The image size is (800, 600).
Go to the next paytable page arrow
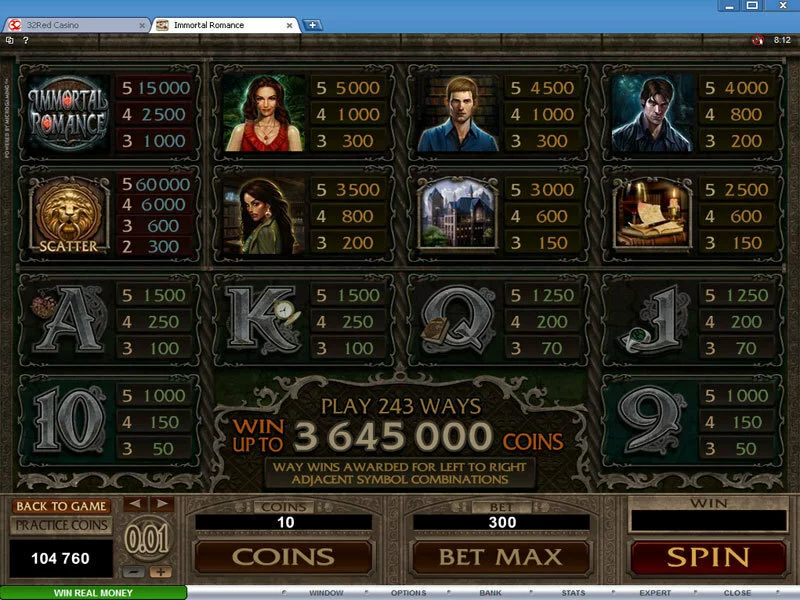coord(160,504)
